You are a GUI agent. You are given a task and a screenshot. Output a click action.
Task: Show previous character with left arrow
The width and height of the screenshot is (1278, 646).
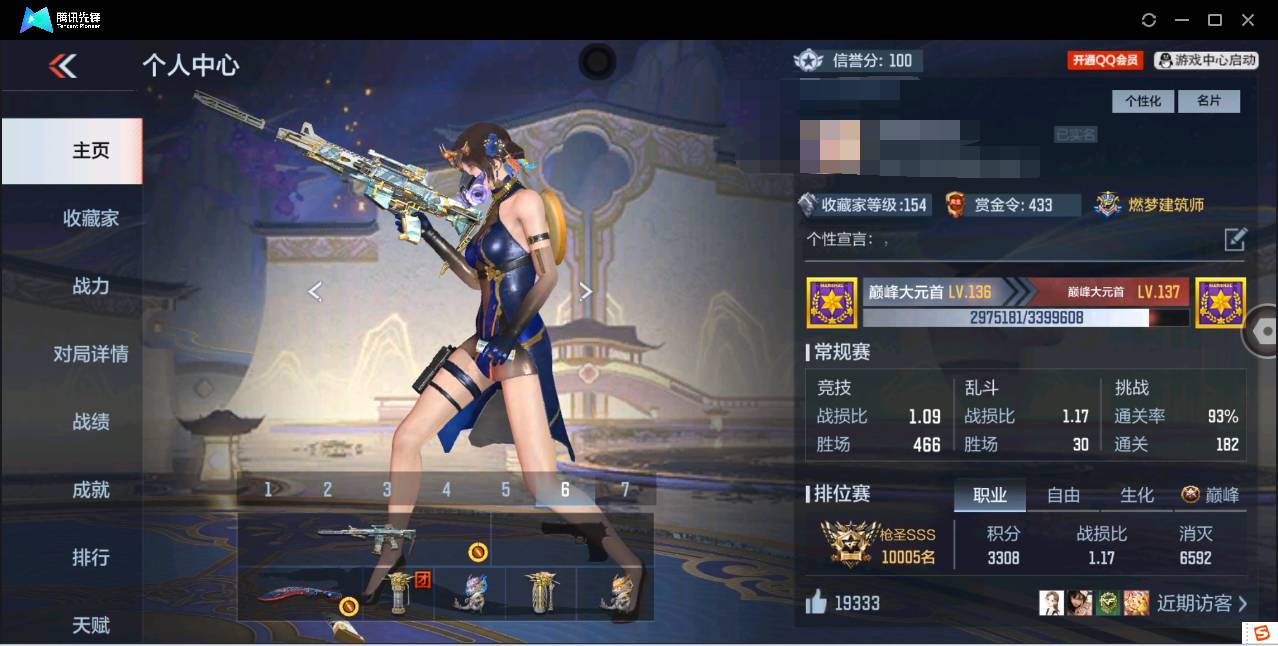tap(315, 291)
